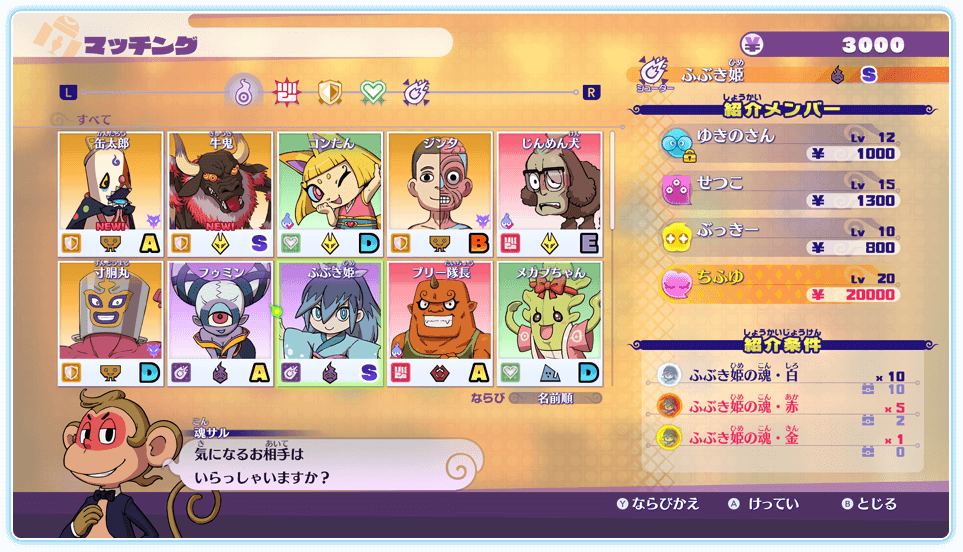Select introducer ちふゆ costing 20000 yen
The width and height of the screenshot is (963, 552).
click(x=780, y=285)
